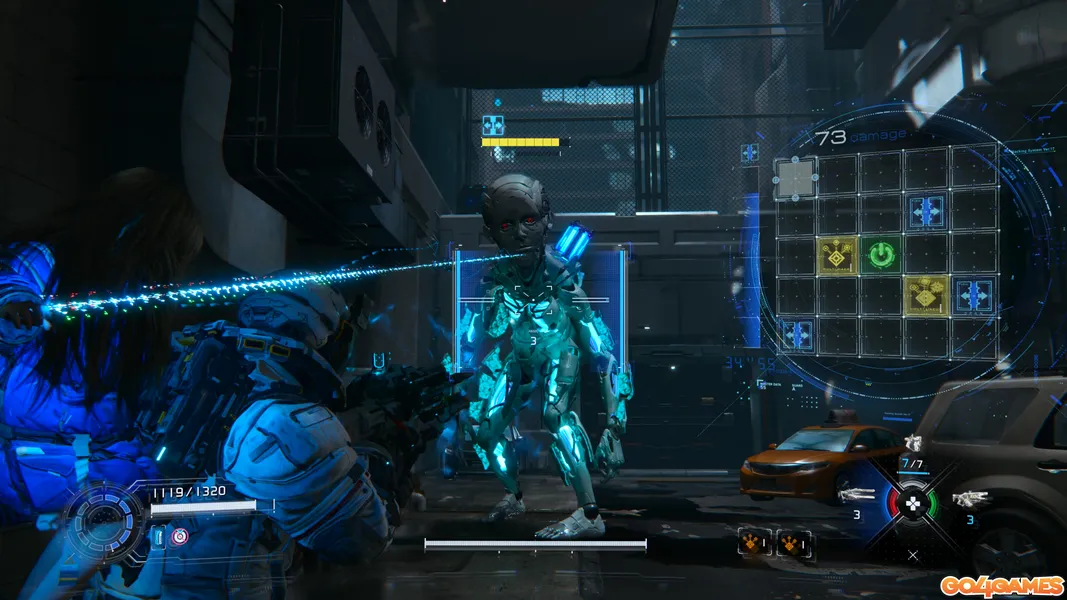Click the segmented circular gauge beside the health bar
Viewport: 1067px width, 600px height.
pyautogui.click(x=105, y=521)
